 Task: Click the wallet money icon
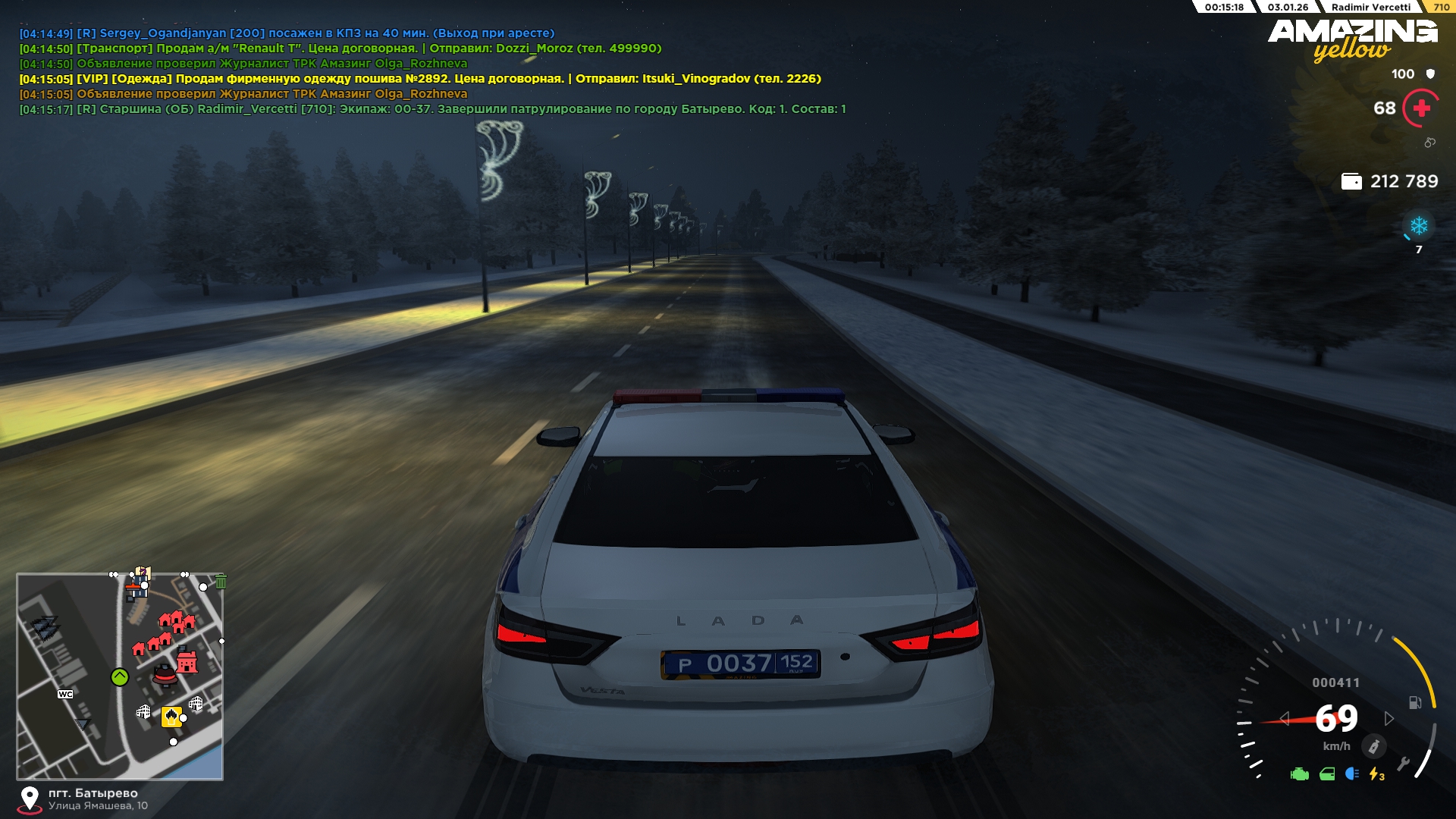point(1351,181)
